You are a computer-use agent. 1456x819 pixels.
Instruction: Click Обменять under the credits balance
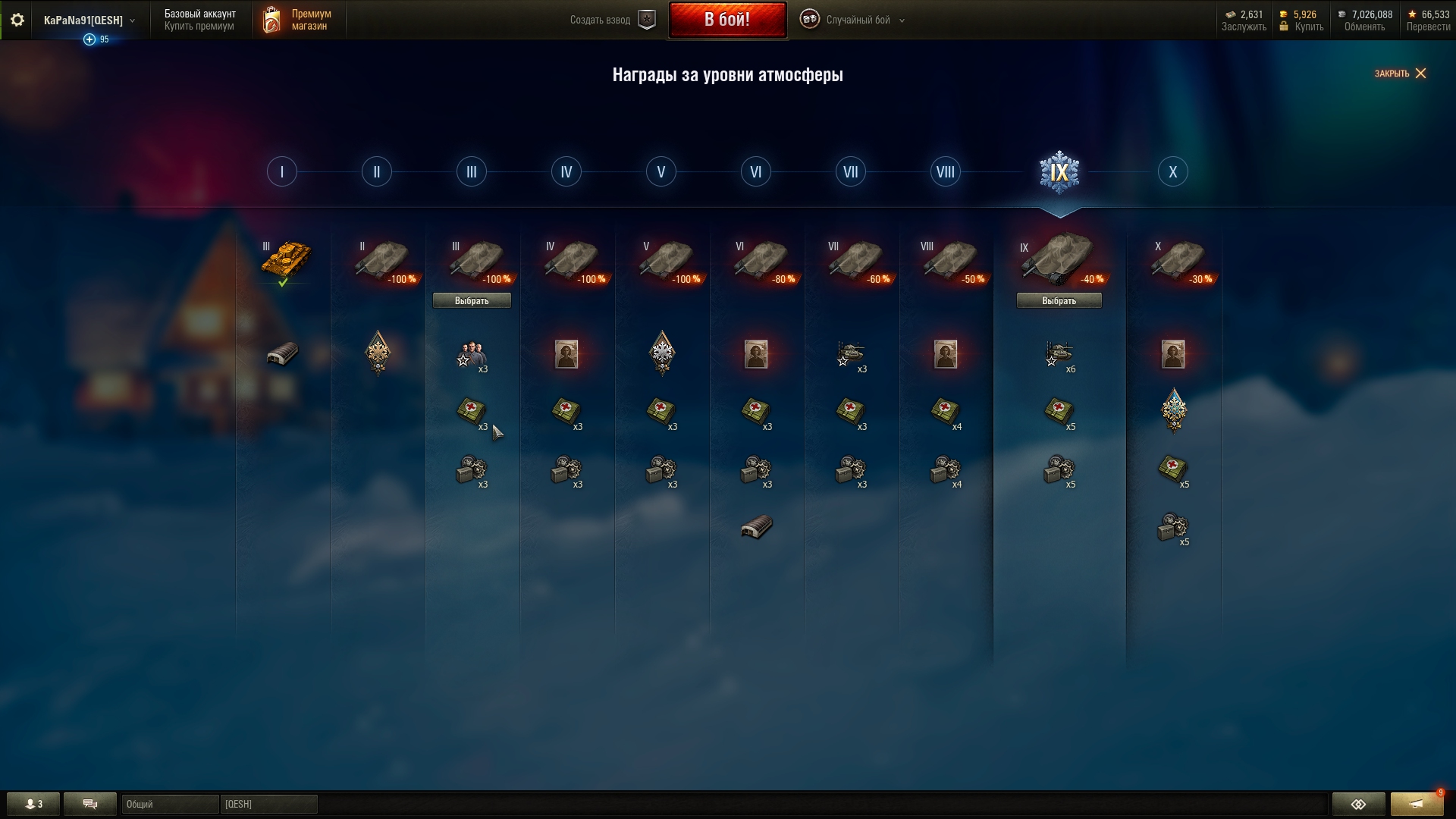click(1364, 27)
